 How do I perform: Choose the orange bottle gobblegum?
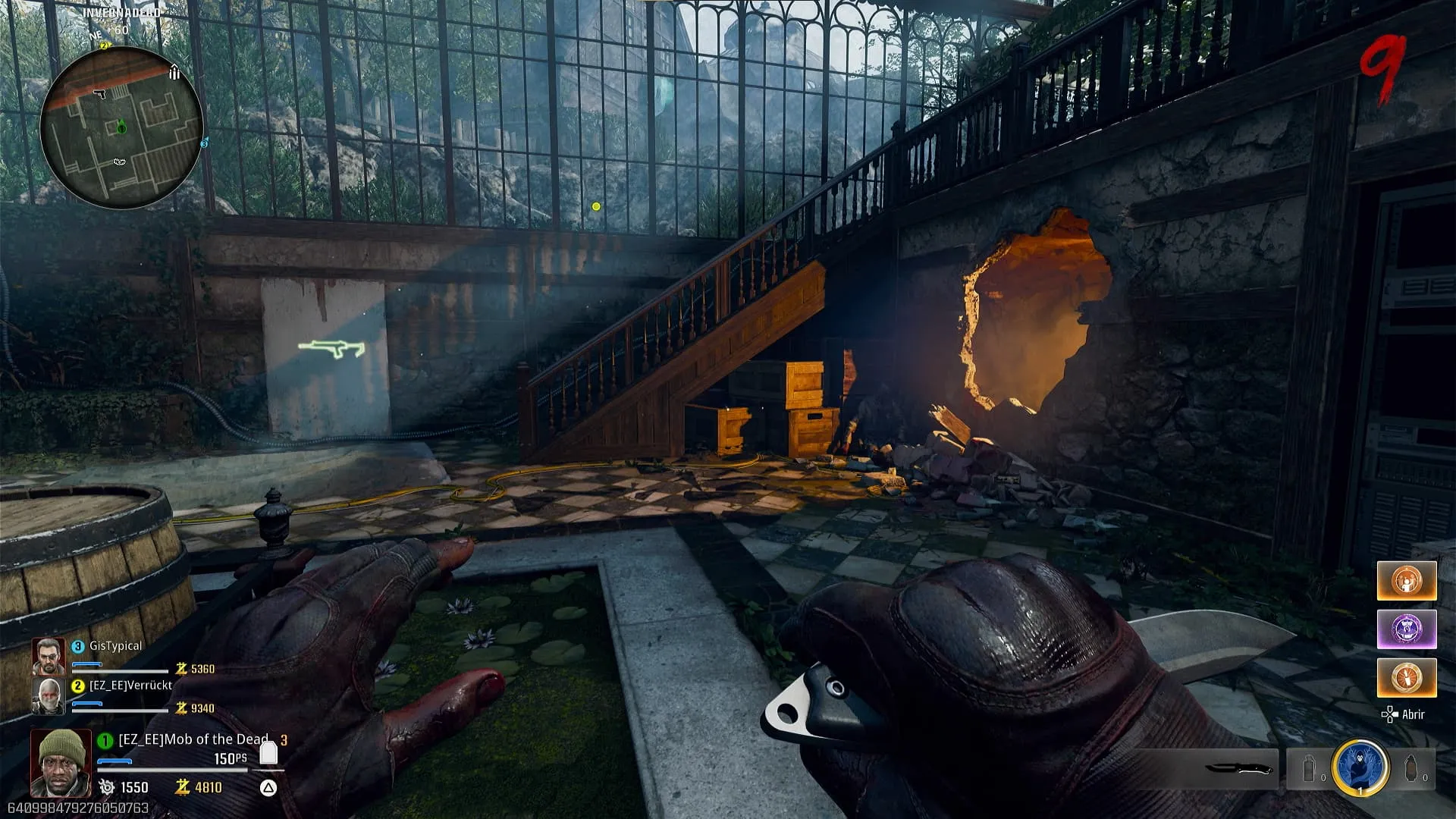point(1407,677)
